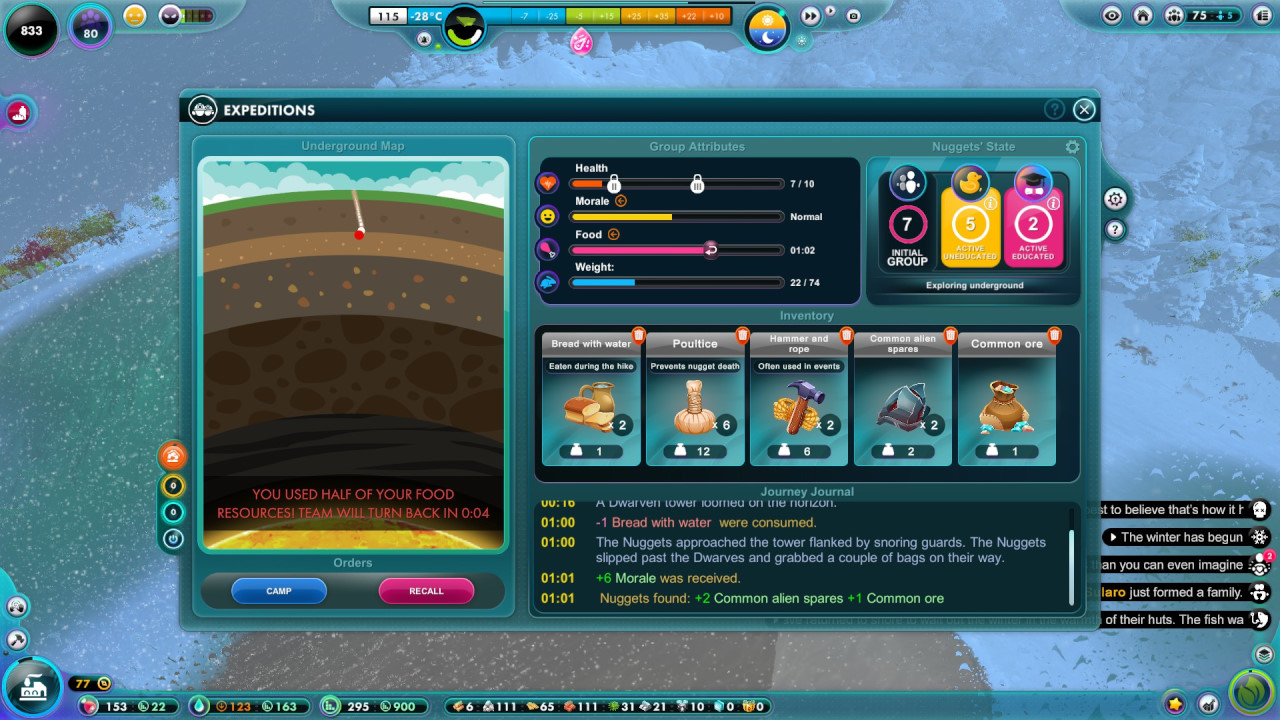Viewport: 1280px width, 720px height.
Task: Click the Food slider handle
Action: 710,250
